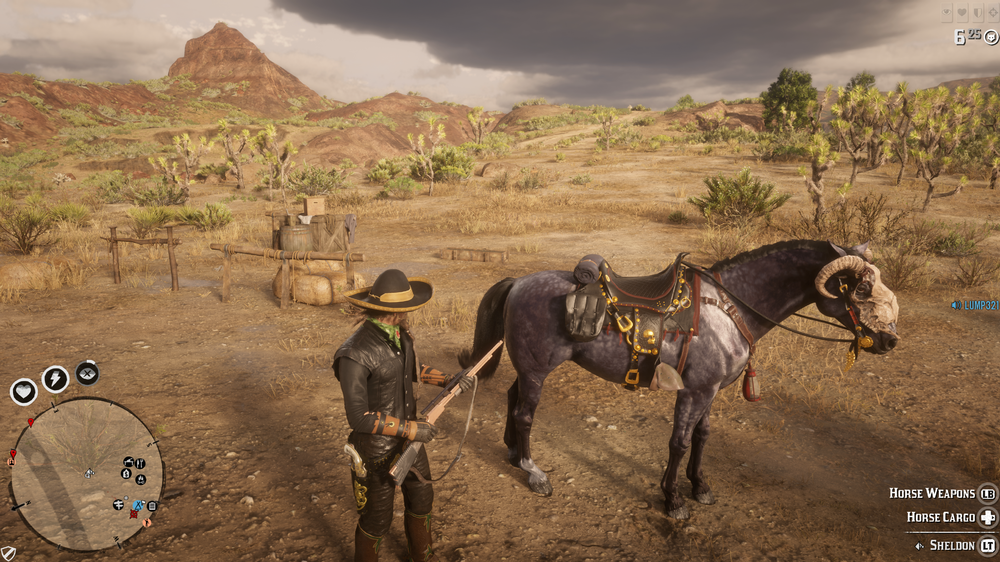Open the circular minimap
Viewport: 1000px width, 562px height.
[x=86, y=474]
